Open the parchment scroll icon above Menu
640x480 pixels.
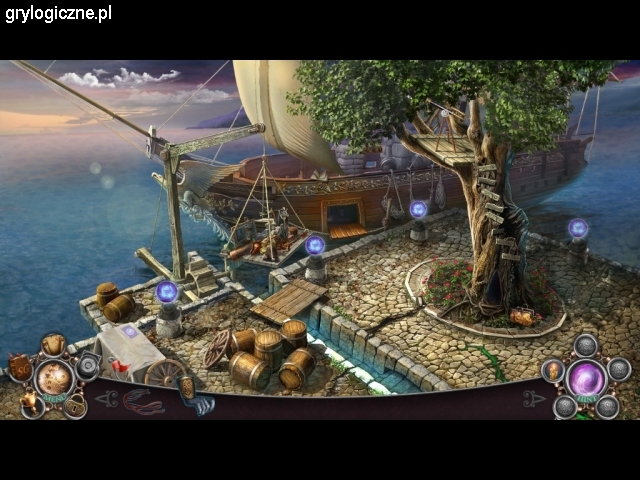click(x=53, y=345)
